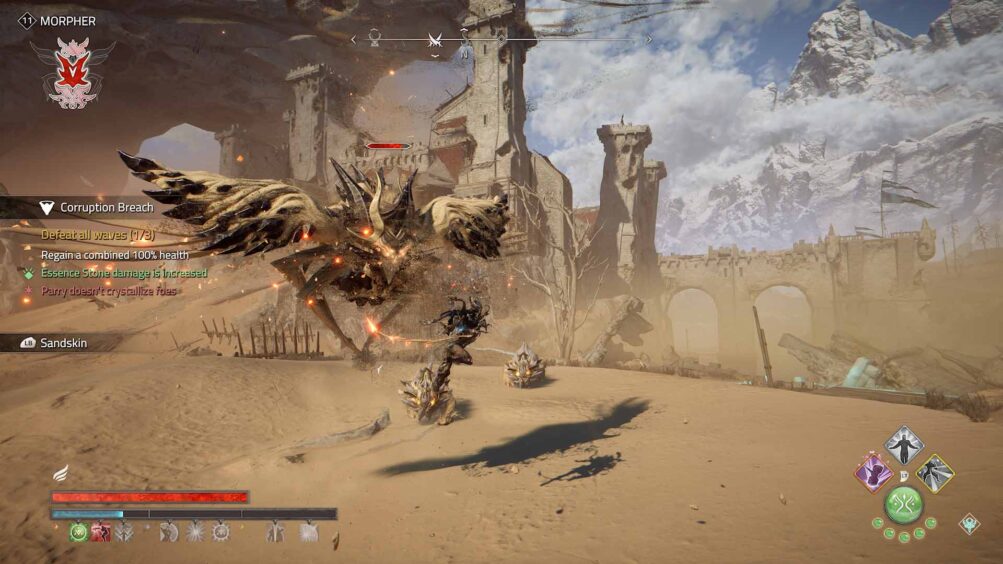Select the small teal diamond companion icon
Screen dimensions: 1003x564
[x=969, y=523]
